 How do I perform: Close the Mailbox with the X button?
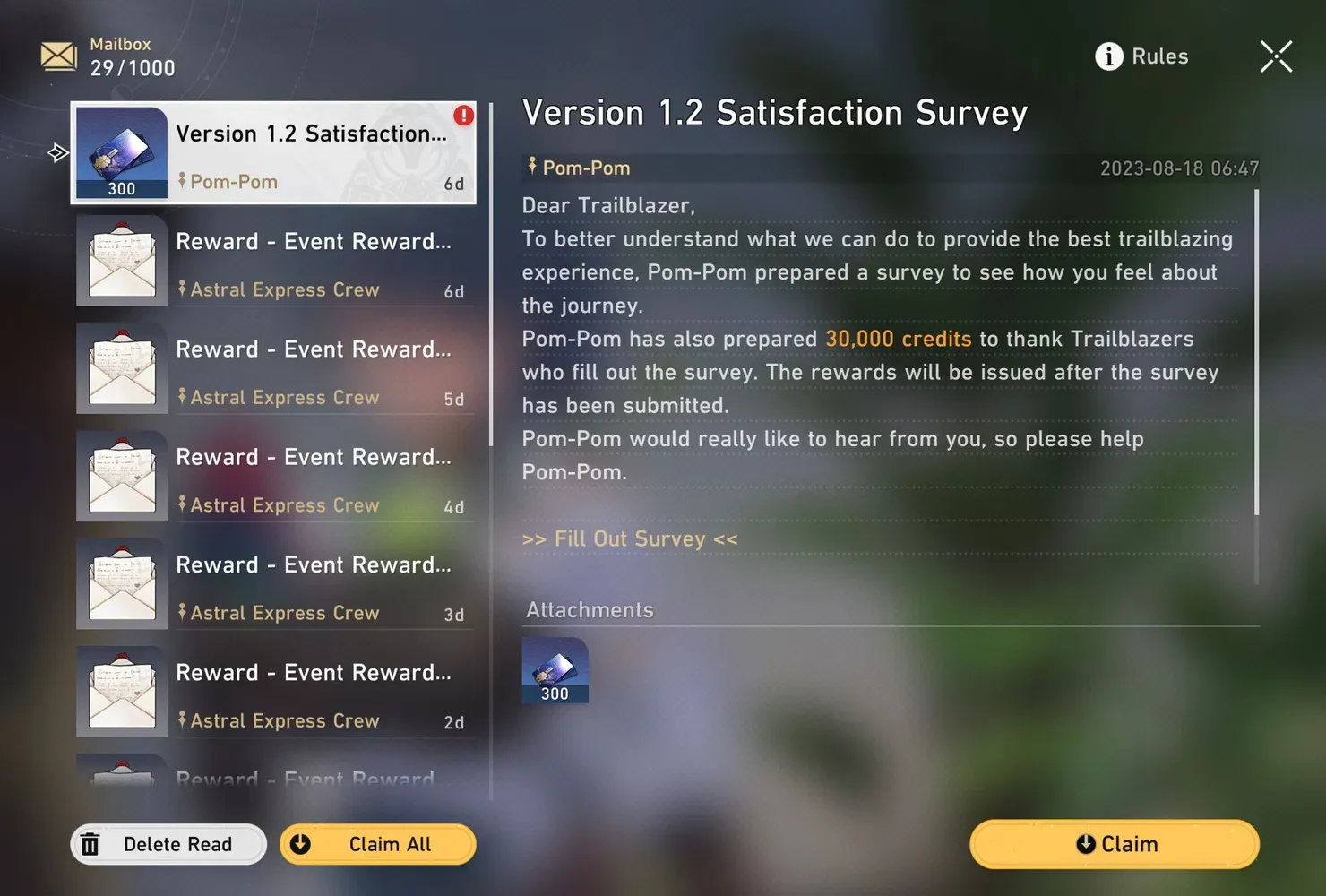(x=1275, y=56)
